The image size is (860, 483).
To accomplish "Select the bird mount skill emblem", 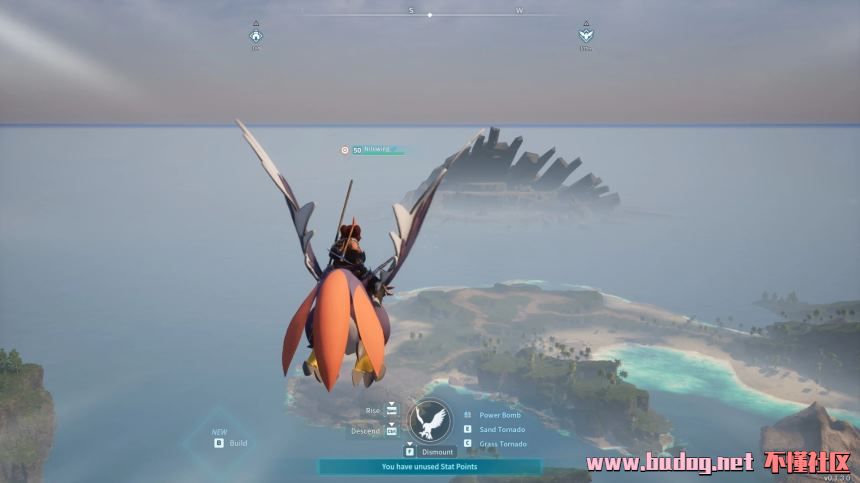I will pyautogui.click(x=431, y=422).
